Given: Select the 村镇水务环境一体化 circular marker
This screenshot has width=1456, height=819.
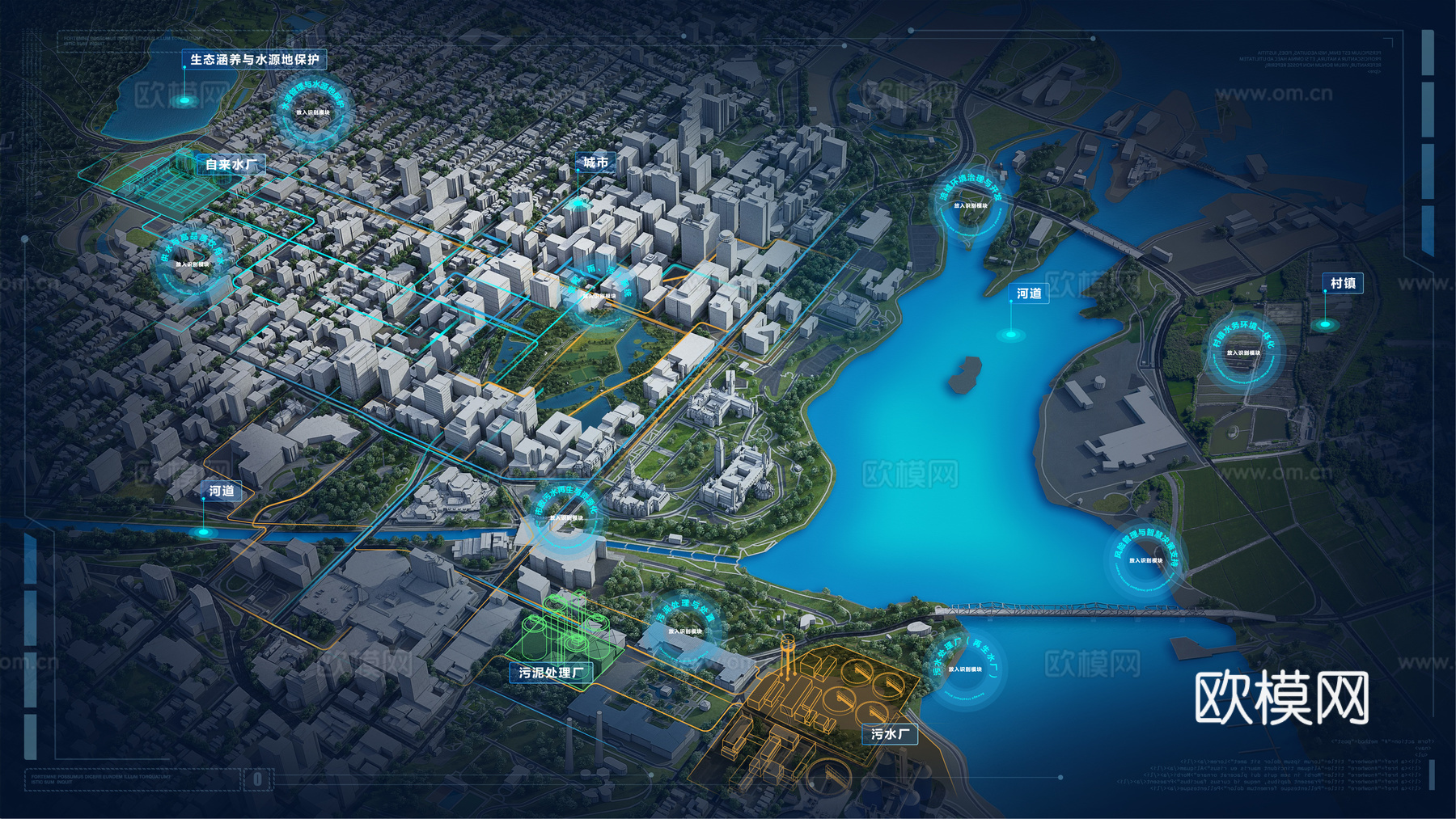Looking at the screenshot, I should pos(1242,353).
